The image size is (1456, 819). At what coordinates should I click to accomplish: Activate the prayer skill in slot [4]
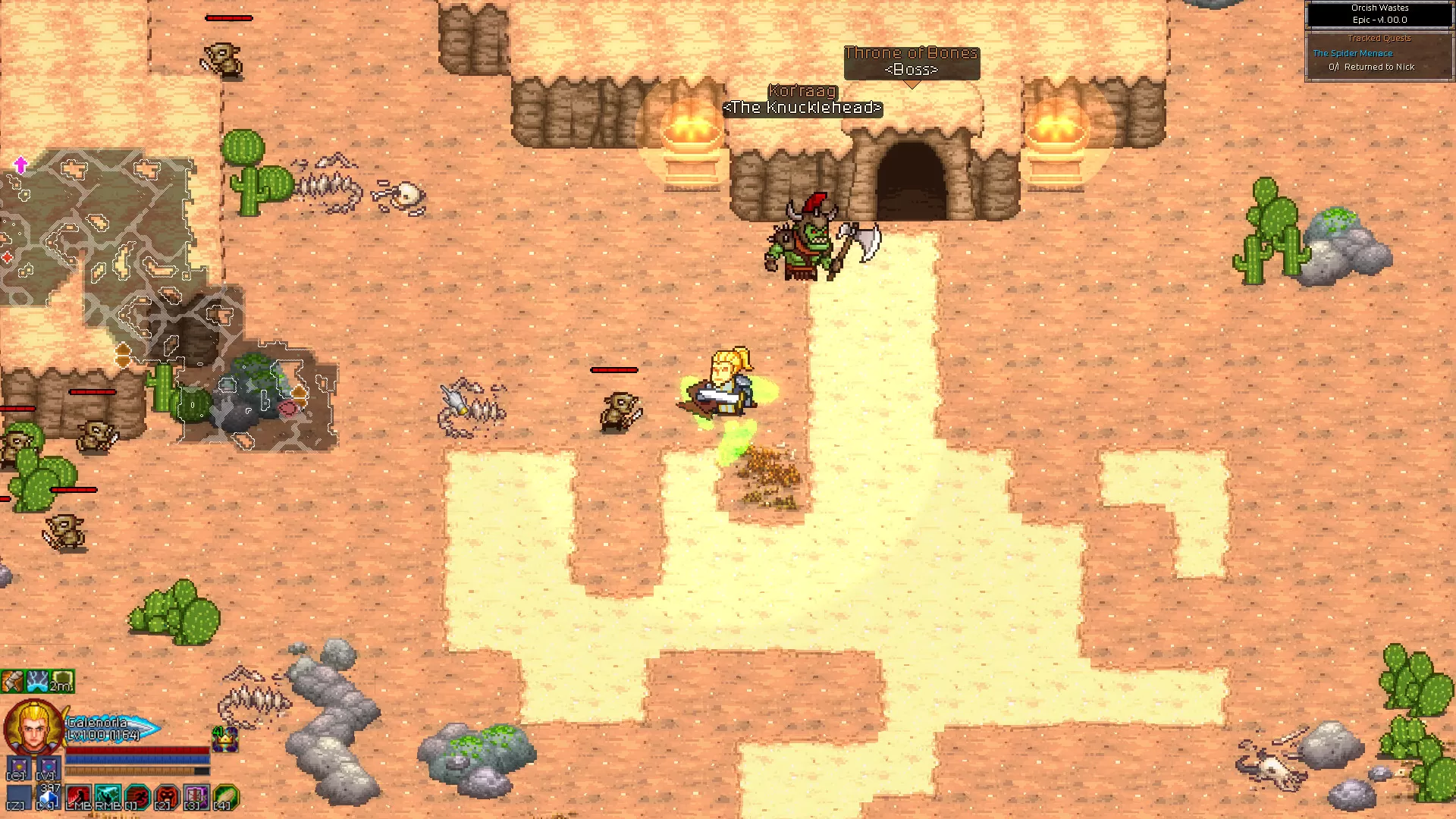(x=224, y=796)
